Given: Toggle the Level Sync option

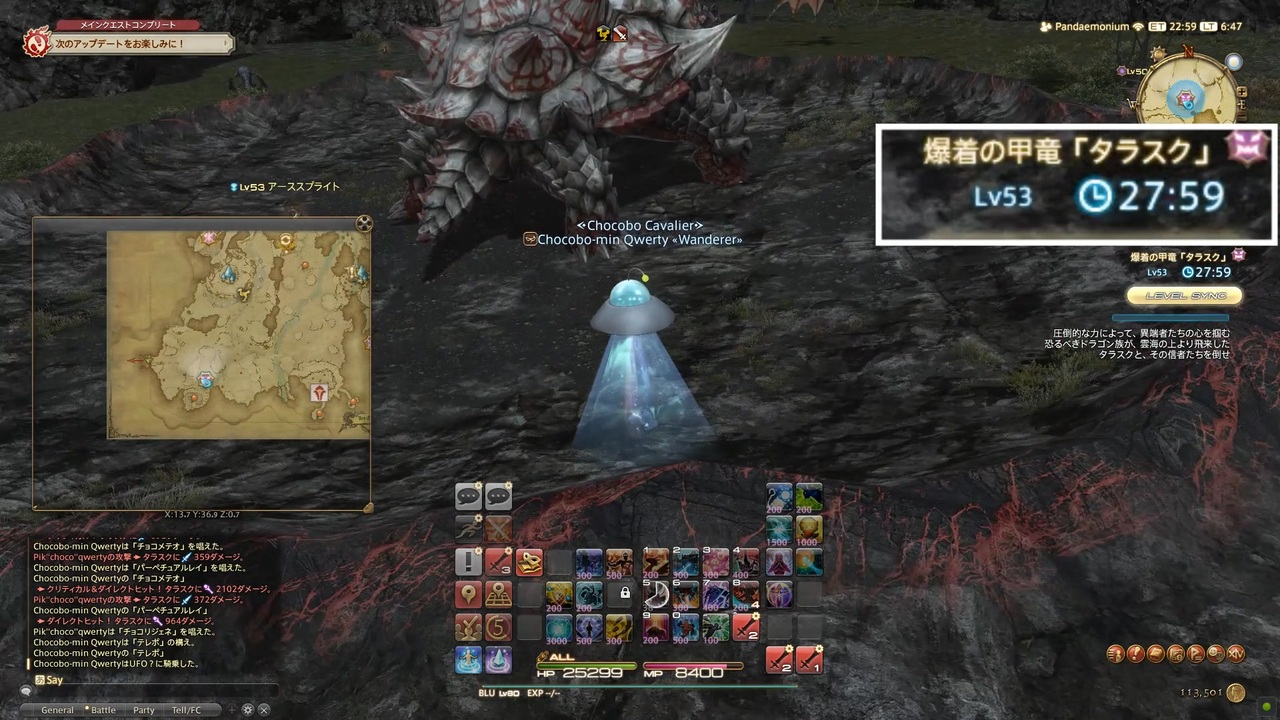Looking at the screenshot, I should point(1184,295).
